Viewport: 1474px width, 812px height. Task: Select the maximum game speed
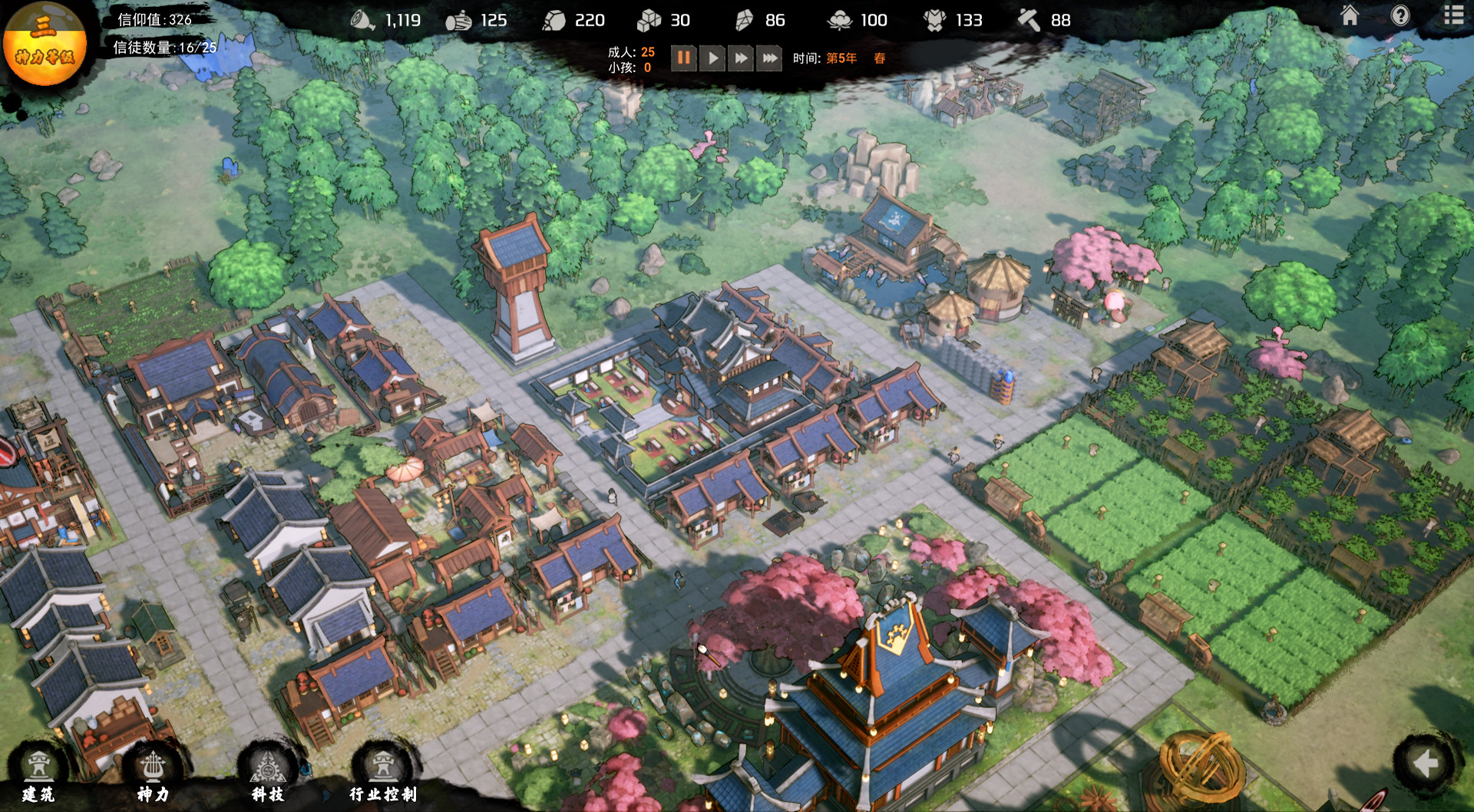(768, 57)
